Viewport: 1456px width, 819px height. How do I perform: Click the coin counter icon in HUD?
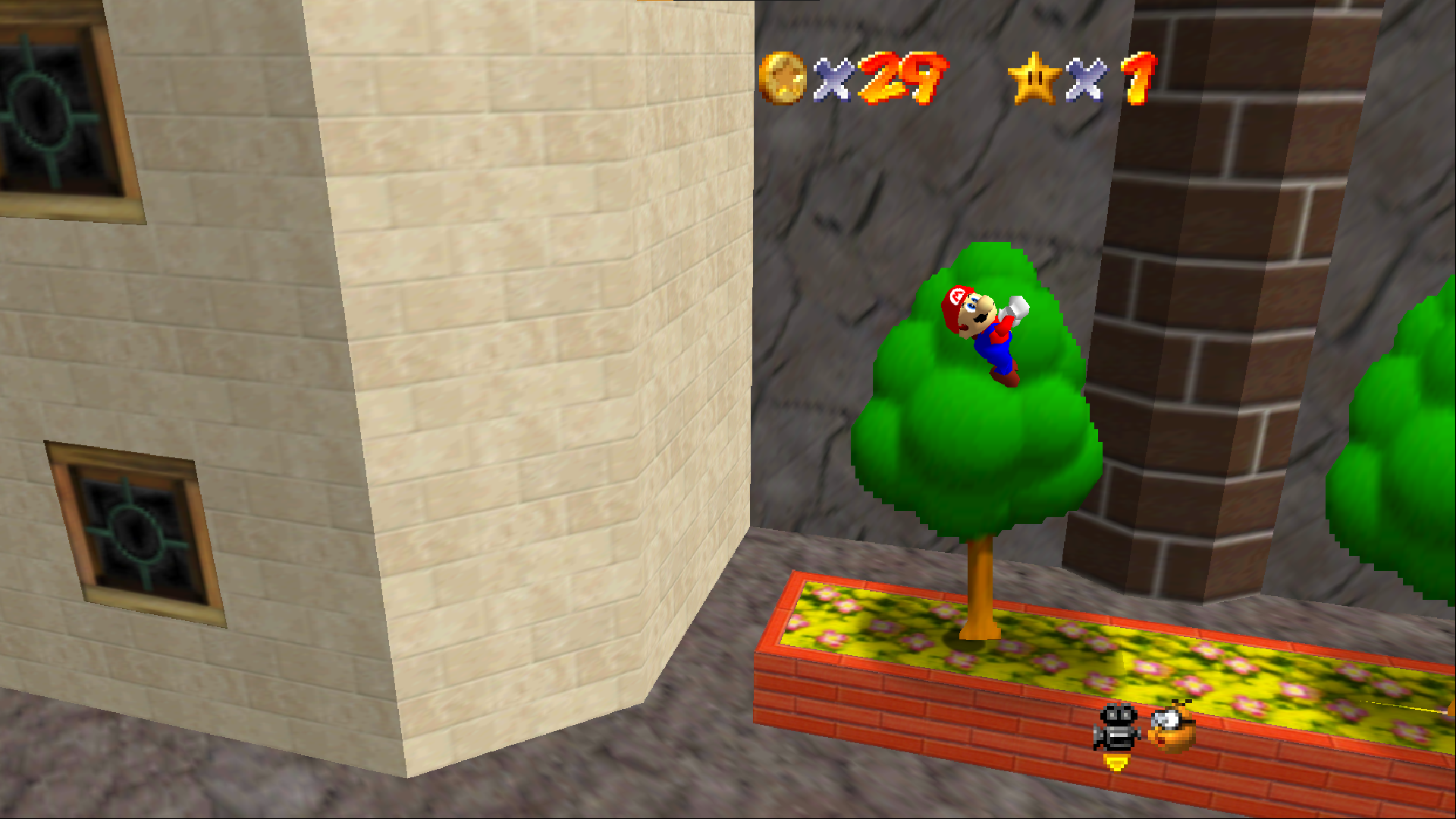[x=783, y=77]
